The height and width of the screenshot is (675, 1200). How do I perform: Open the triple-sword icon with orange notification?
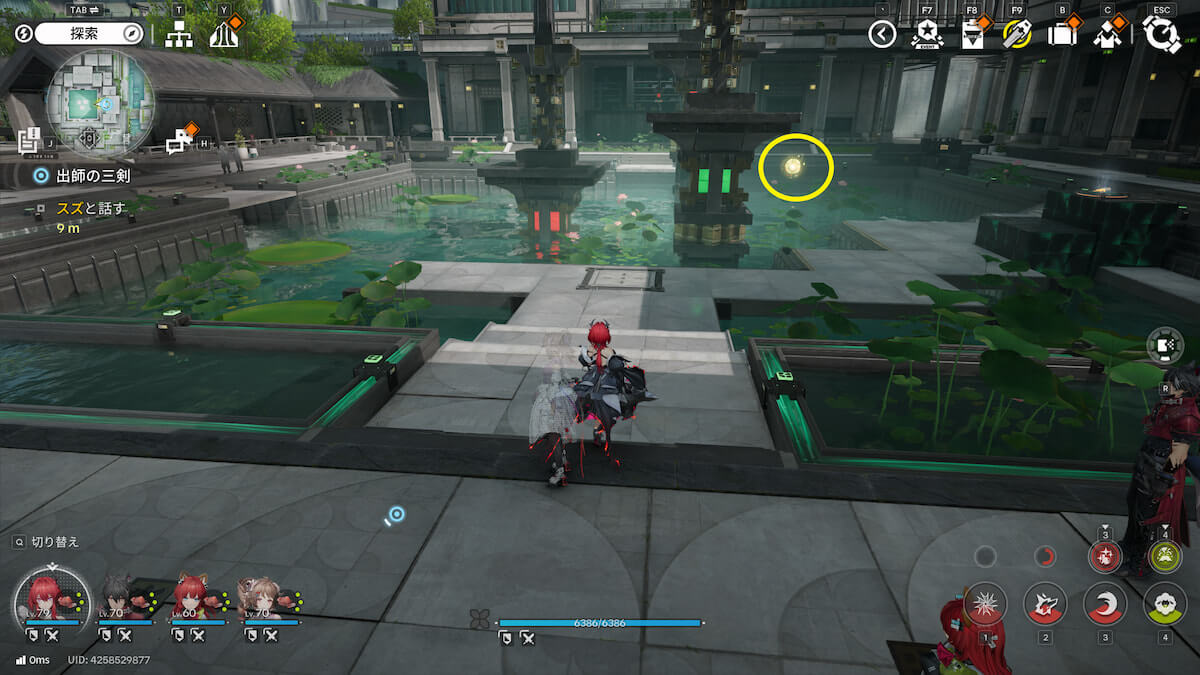225,35
